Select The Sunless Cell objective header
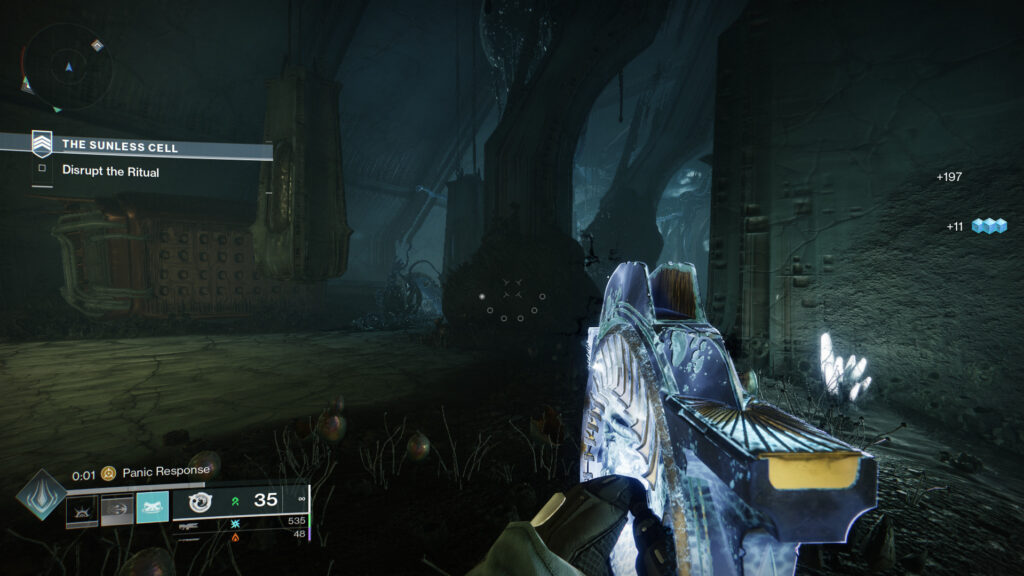 pos(150,148)
